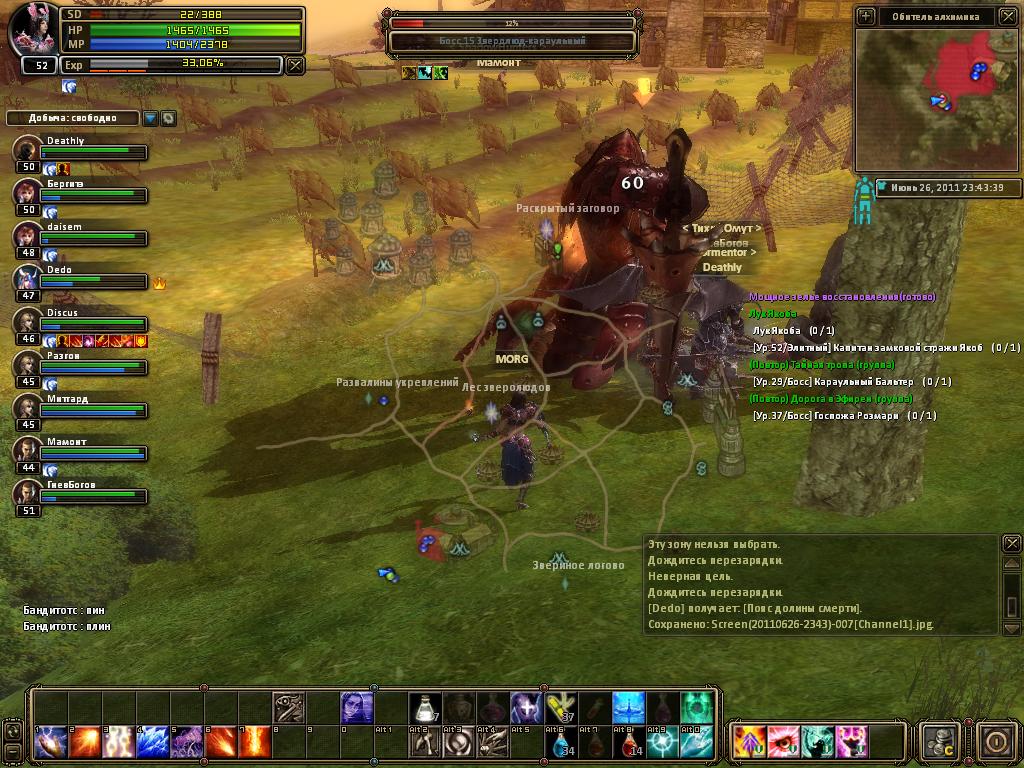
Task: Click the cyan armor durability figure icon
Action: tap(863, 201)
